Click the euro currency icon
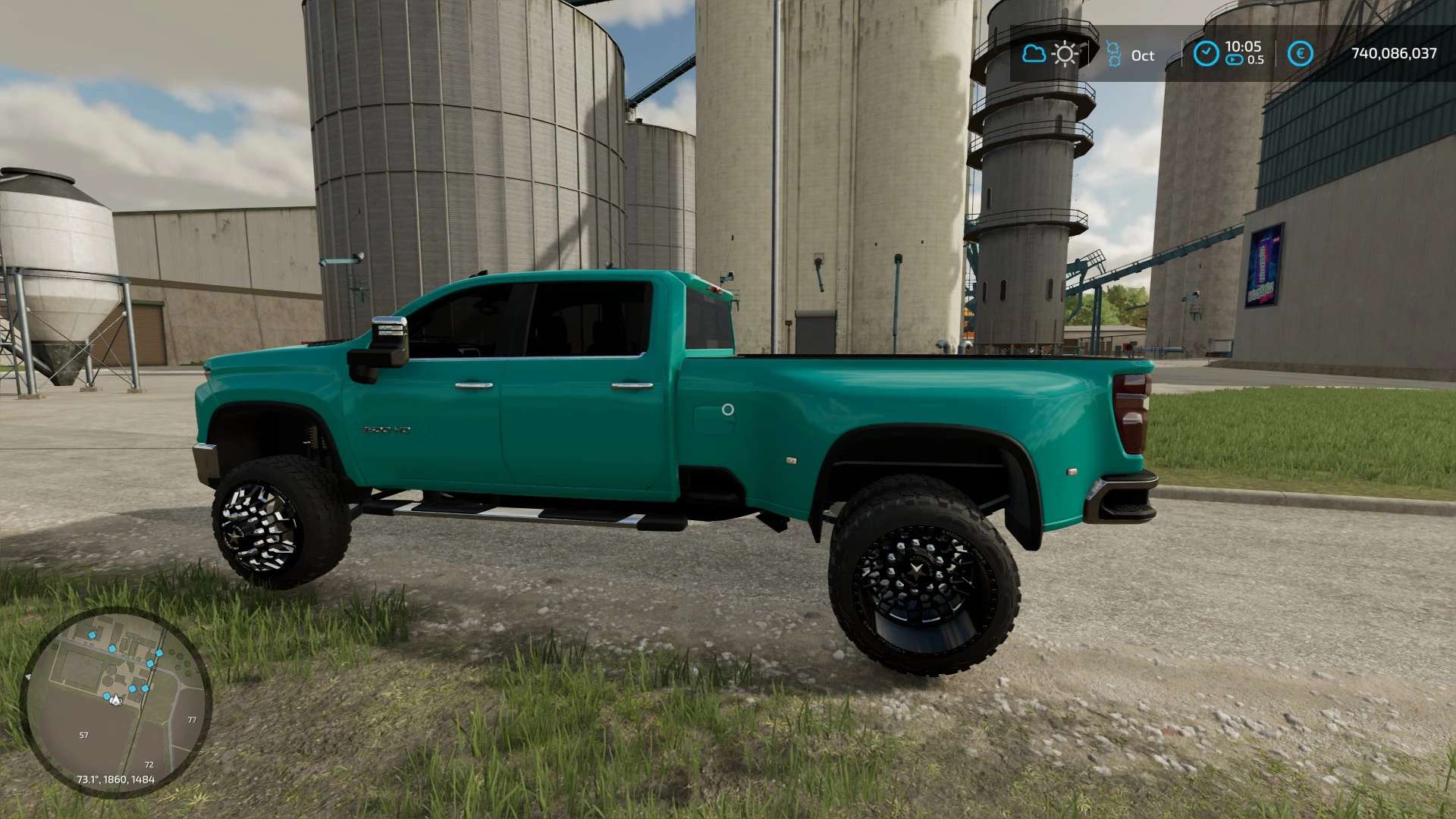The image size is (1456, 819). (1300, 54)
